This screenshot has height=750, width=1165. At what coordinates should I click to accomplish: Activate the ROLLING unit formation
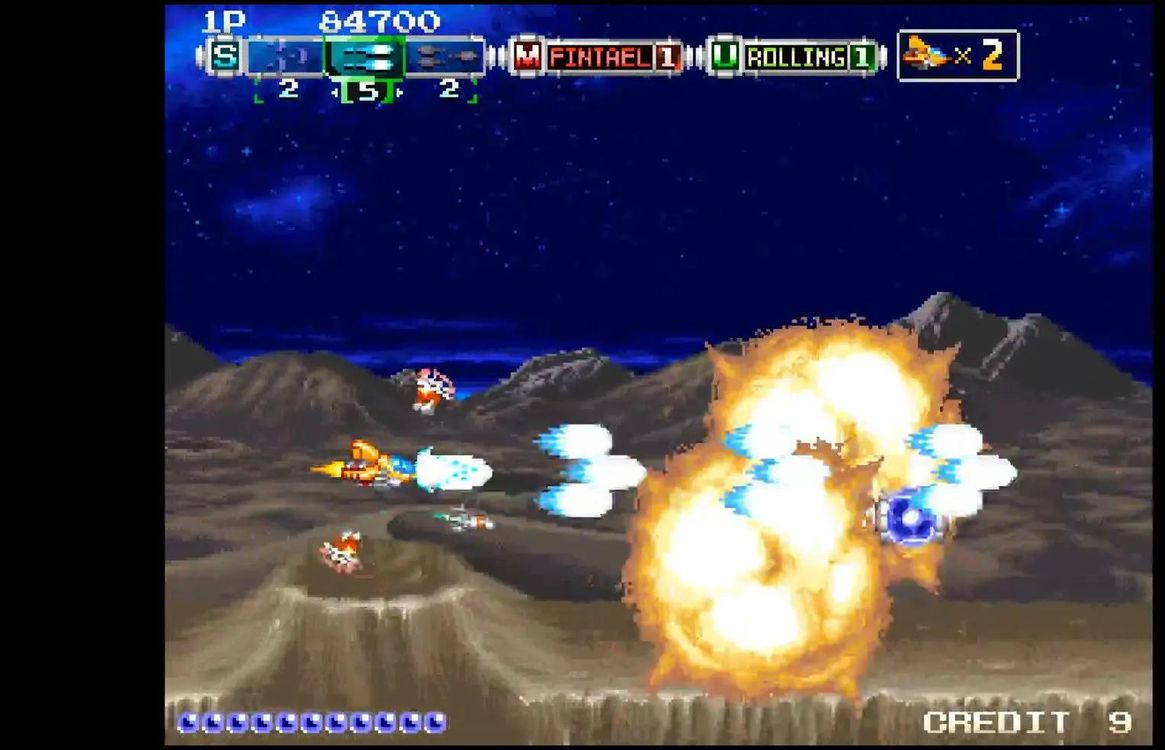pyautogui.click(x=795, y=57)
